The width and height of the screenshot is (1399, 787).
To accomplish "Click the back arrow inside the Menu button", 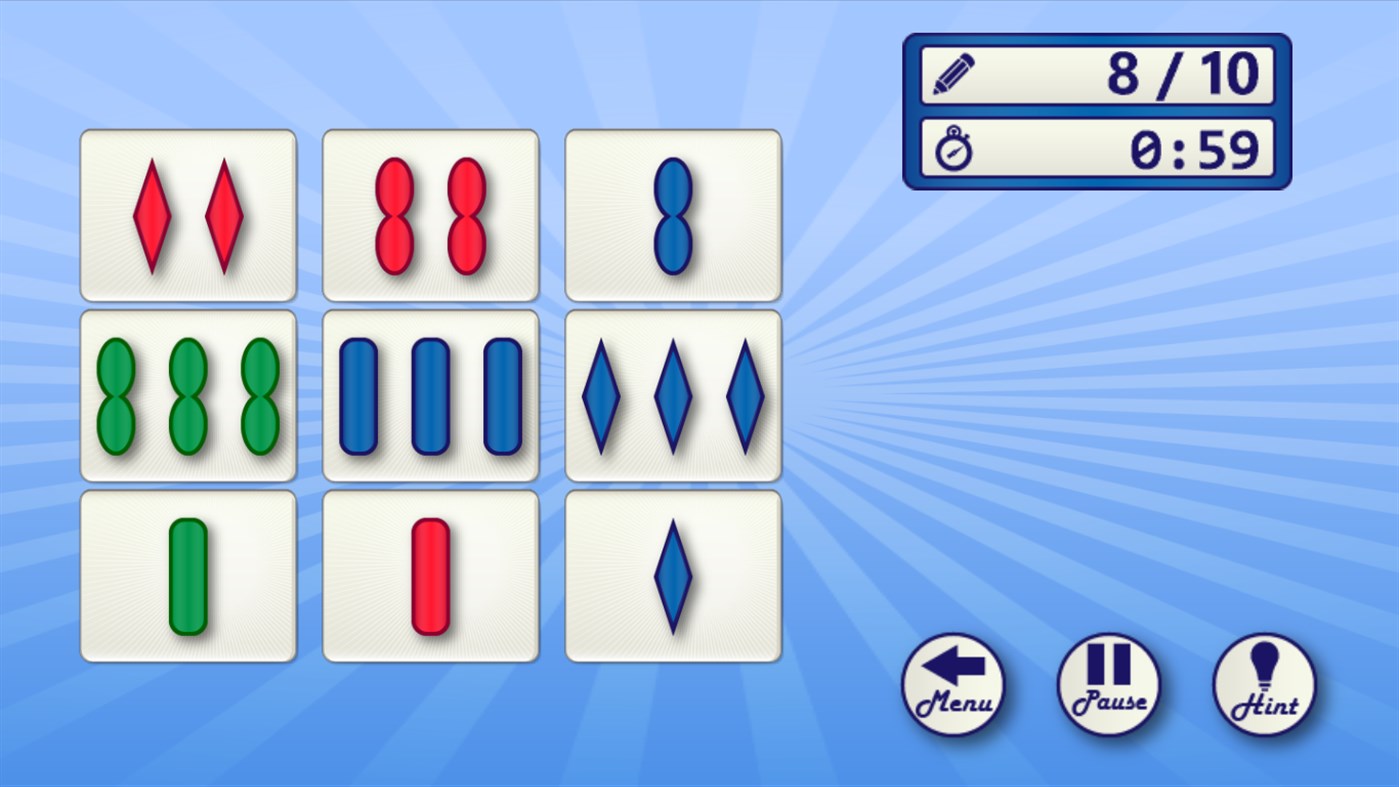I will (952, 667).
